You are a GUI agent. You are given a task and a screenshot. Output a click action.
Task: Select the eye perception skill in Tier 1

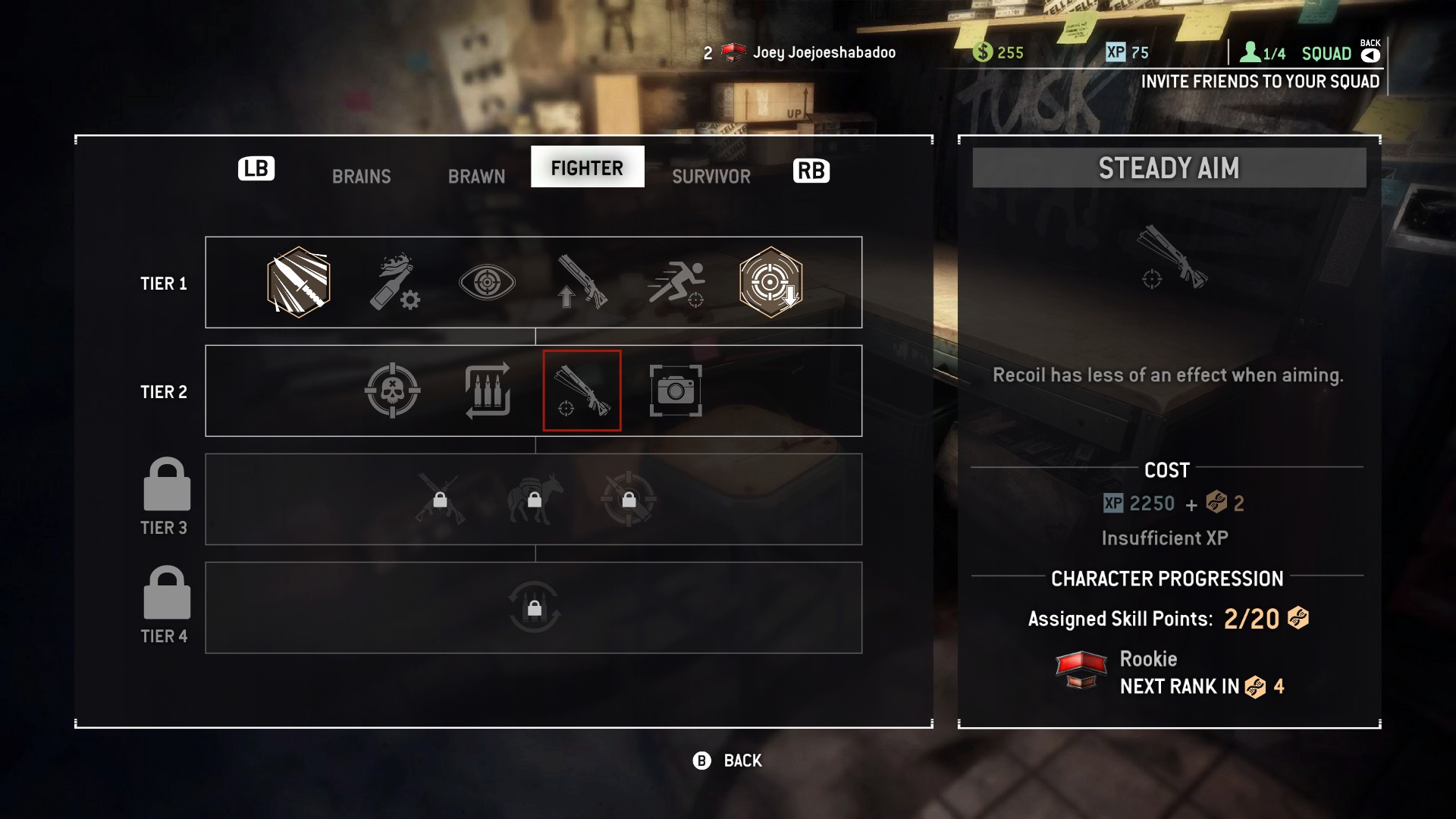pyautogui.click(x=487, y=282)
